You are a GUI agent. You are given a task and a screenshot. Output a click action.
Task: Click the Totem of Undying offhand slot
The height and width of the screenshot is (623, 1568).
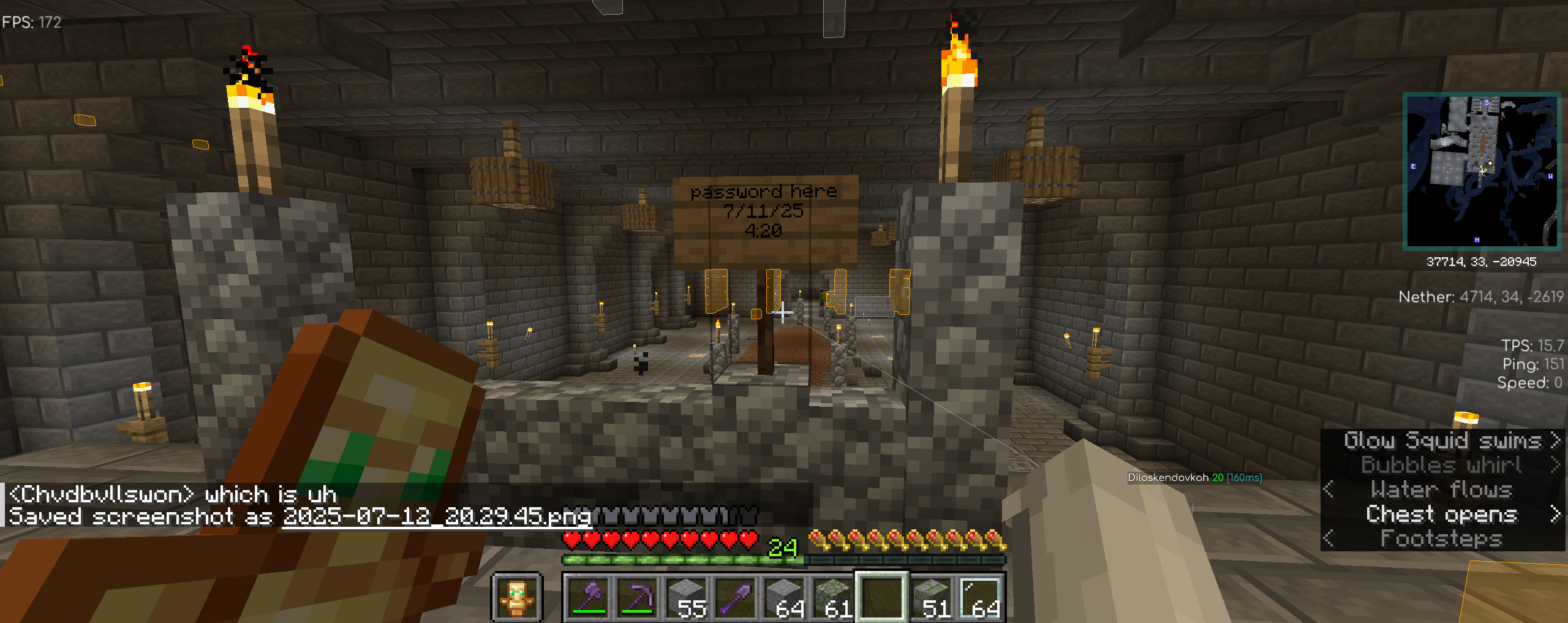[x=517, y=597]
